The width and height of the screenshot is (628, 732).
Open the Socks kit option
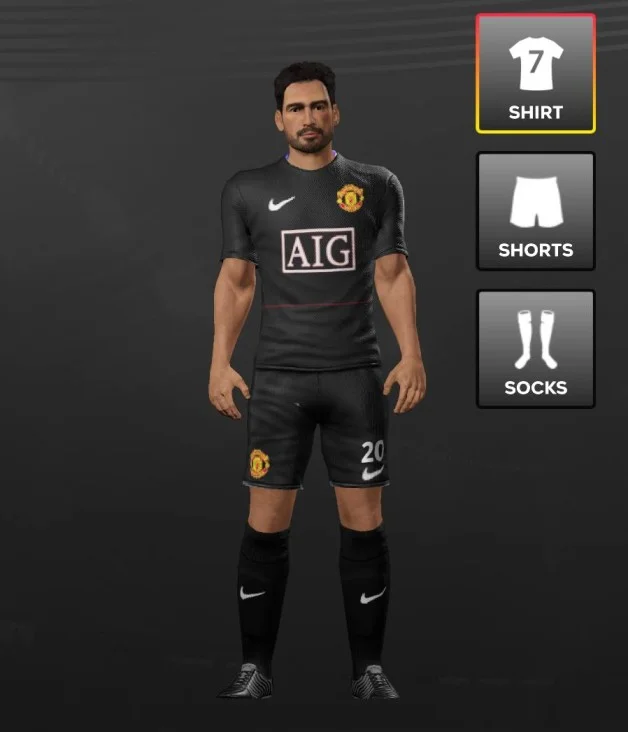point(535,349)
